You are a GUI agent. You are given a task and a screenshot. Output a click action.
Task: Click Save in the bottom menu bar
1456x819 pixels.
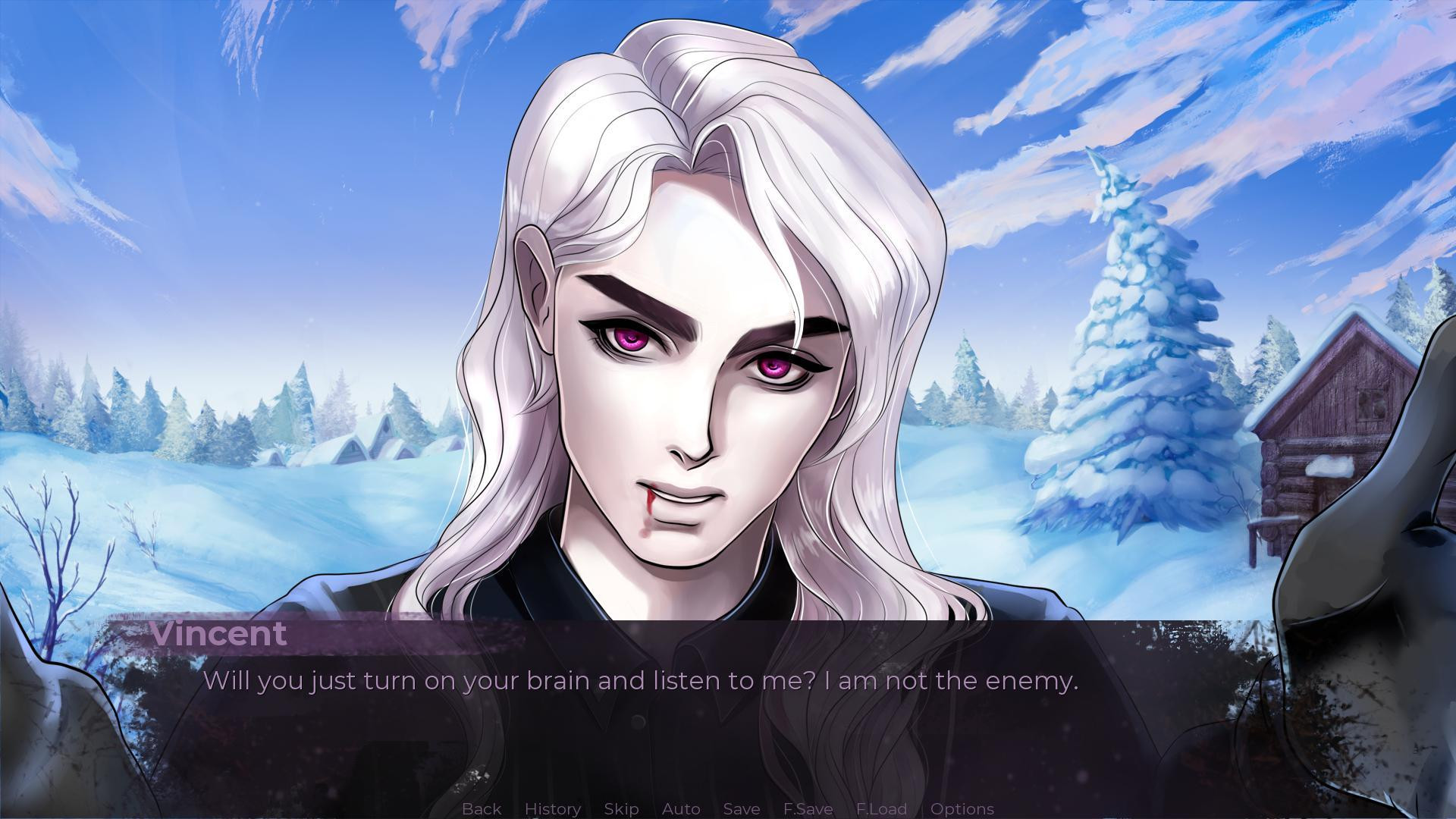tap(741, 808)
